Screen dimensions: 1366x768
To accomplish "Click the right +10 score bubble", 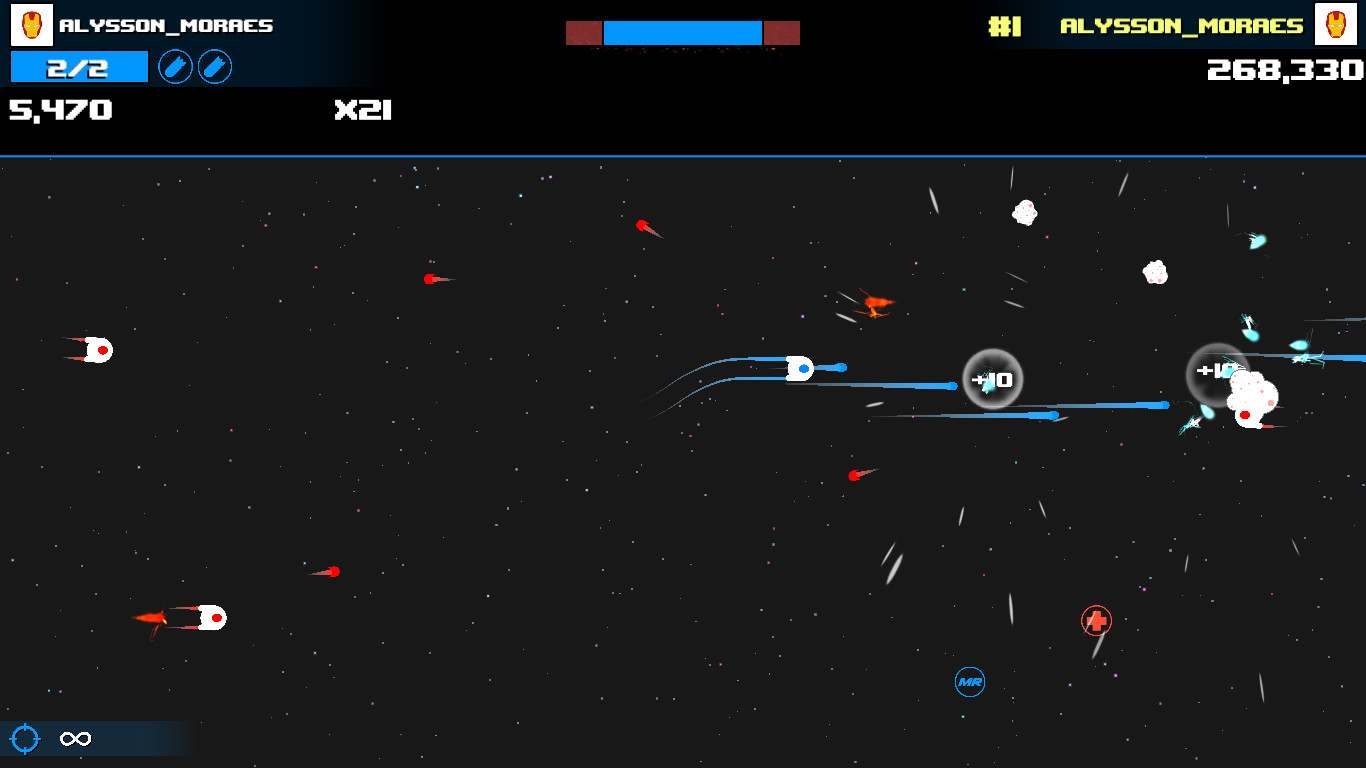I will pos(1216,370).
